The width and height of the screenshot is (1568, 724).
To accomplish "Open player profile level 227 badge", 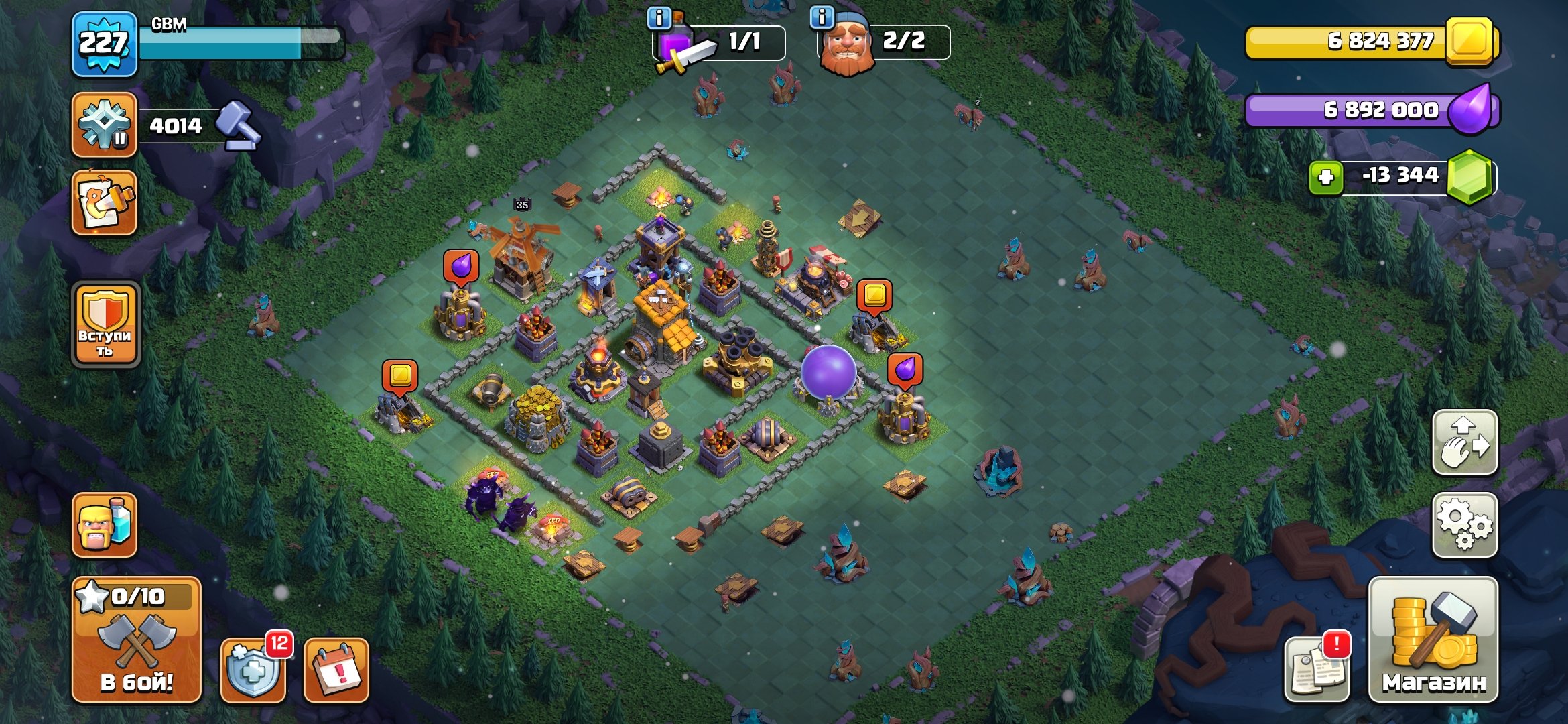I will tap(105, 44).
